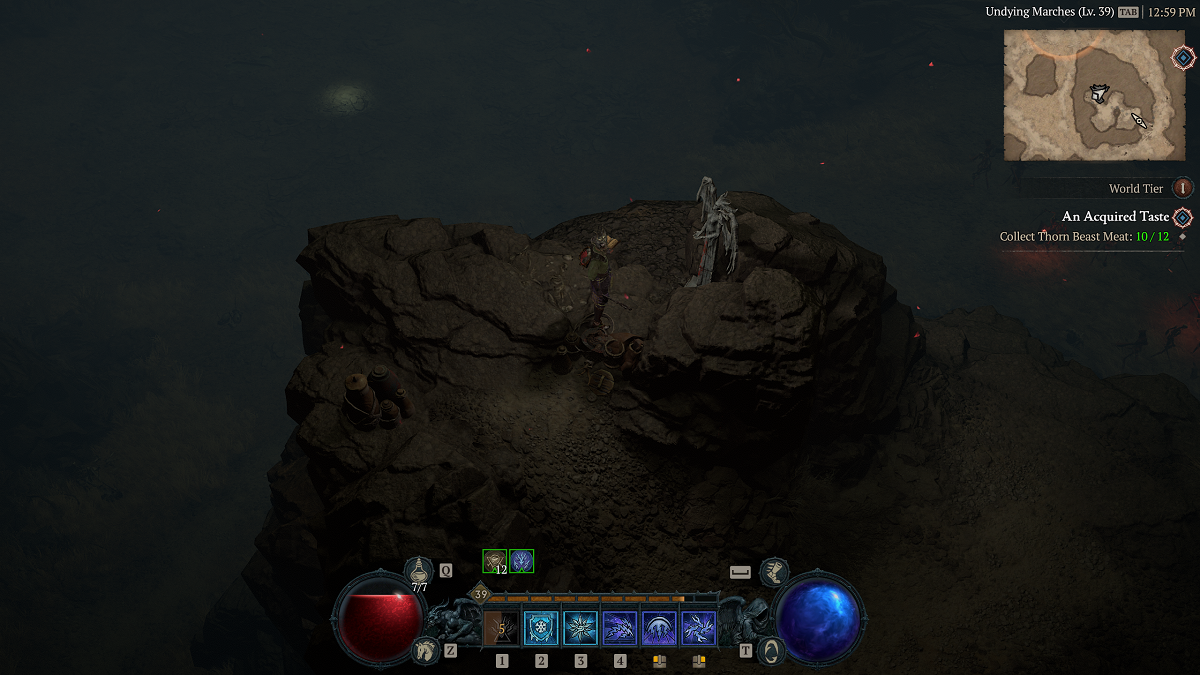Screen dimensions: 1200x675
Task: Cast the snowflake shield barrier skill
Action: click(x=541, y=628)
